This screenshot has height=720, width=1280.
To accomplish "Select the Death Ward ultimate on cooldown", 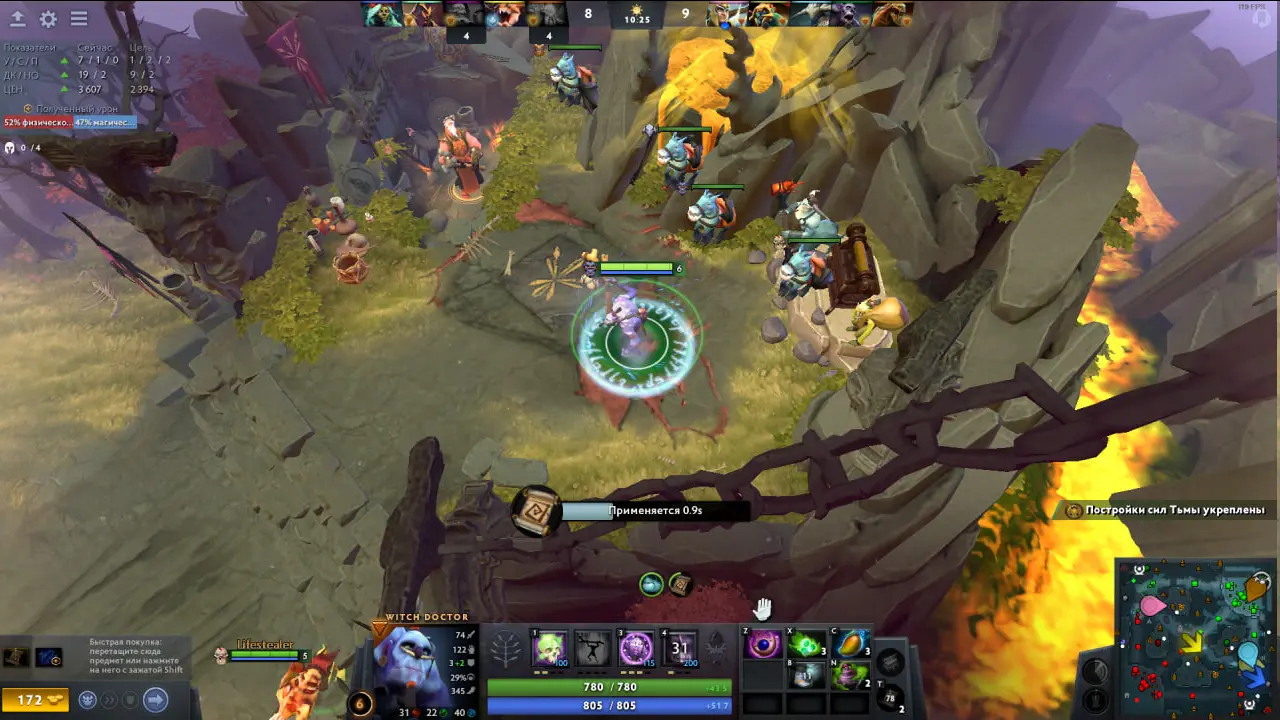I will [x=681, y=649].
